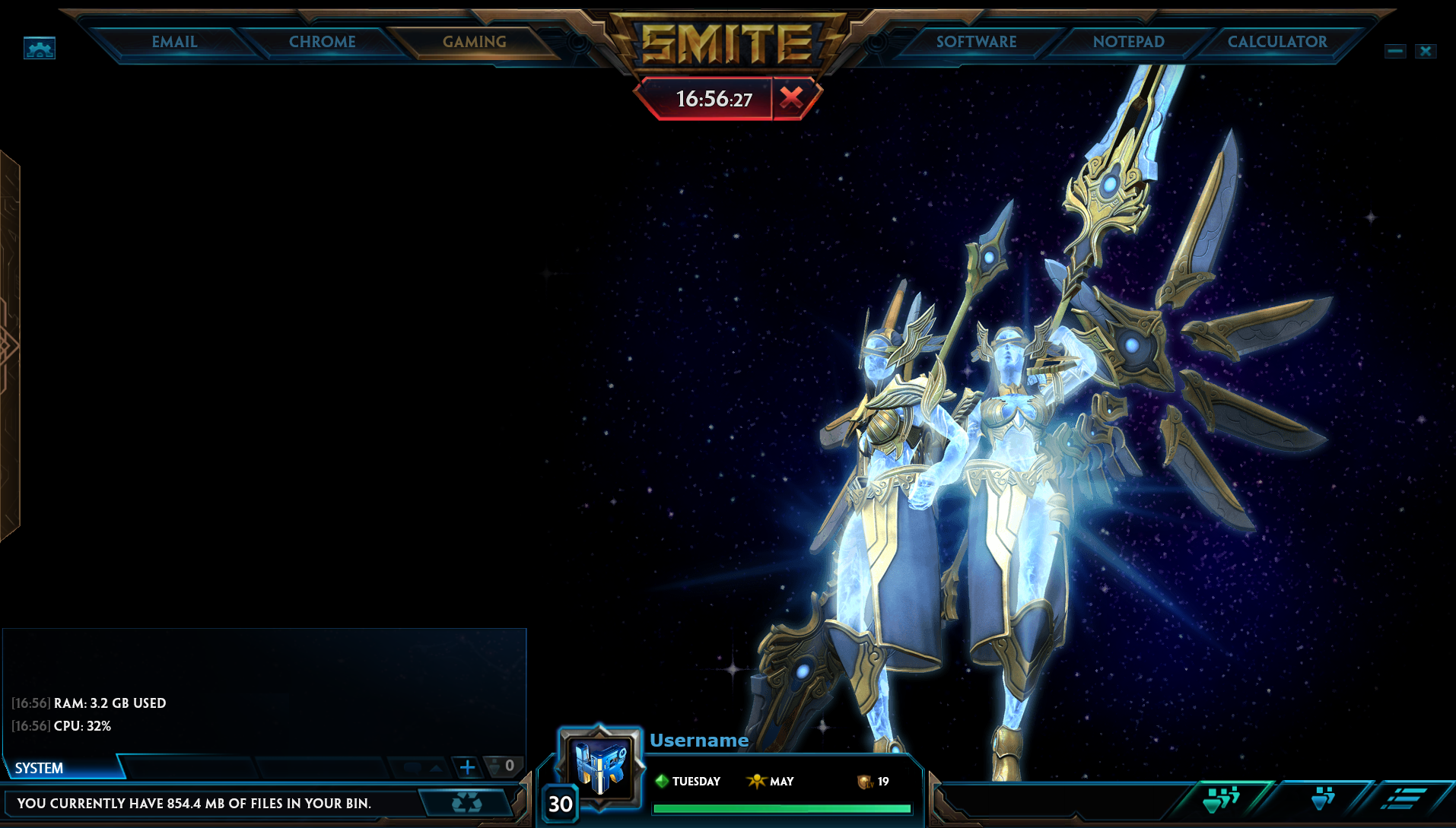Switch to the GAMING tab
Screen dimensions: 1456x828
point(473,42)
